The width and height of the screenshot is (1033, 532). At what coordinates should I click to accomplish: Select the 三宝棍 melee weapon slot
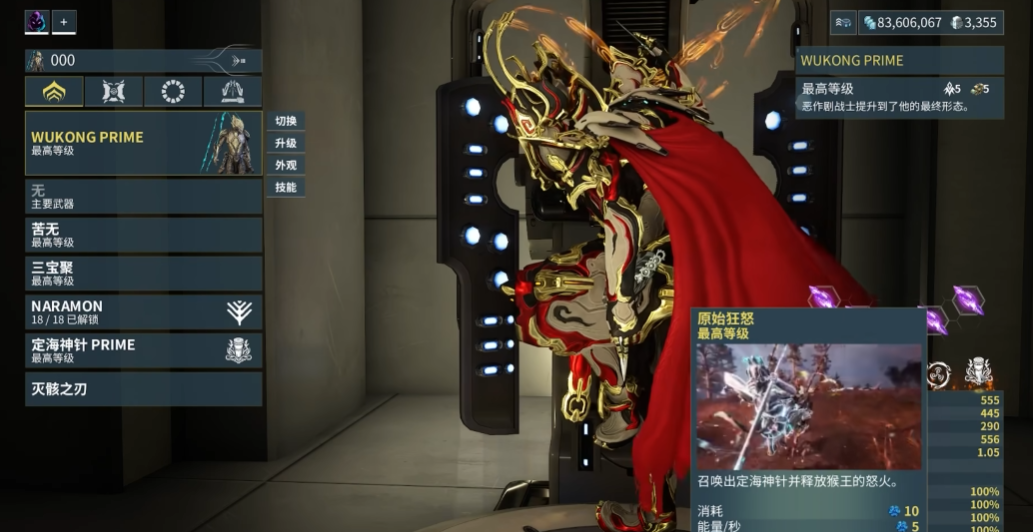143,273
